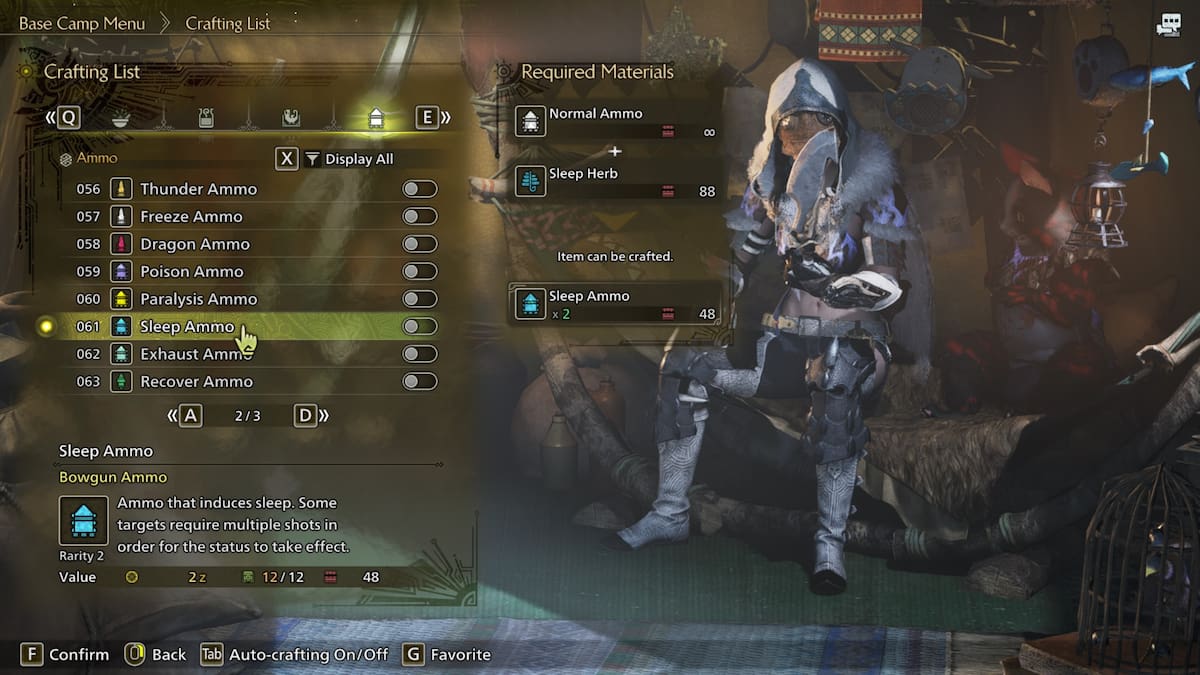Image resolution: width=1200 pixels, height=675 pixels.
Task: Select the Paralysis Ammo recipe
Action: click(x=198, y=299)
